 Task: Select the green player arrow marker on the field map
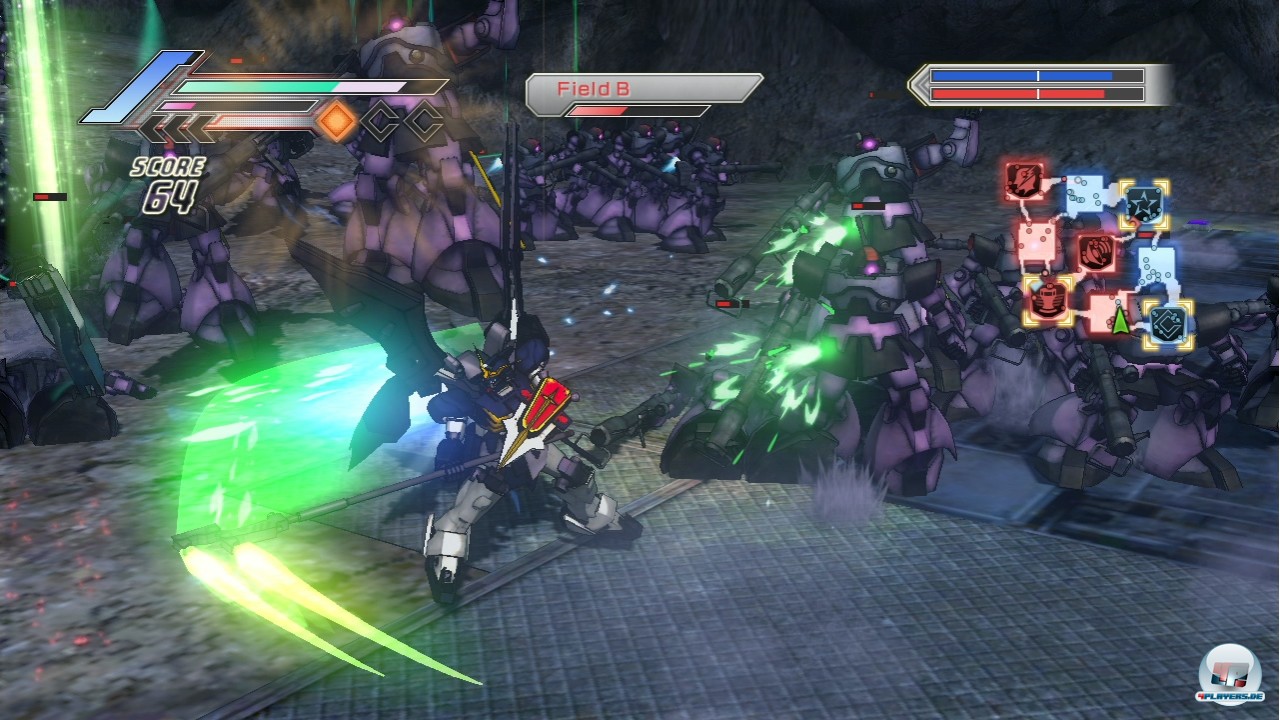(1119, 322)
